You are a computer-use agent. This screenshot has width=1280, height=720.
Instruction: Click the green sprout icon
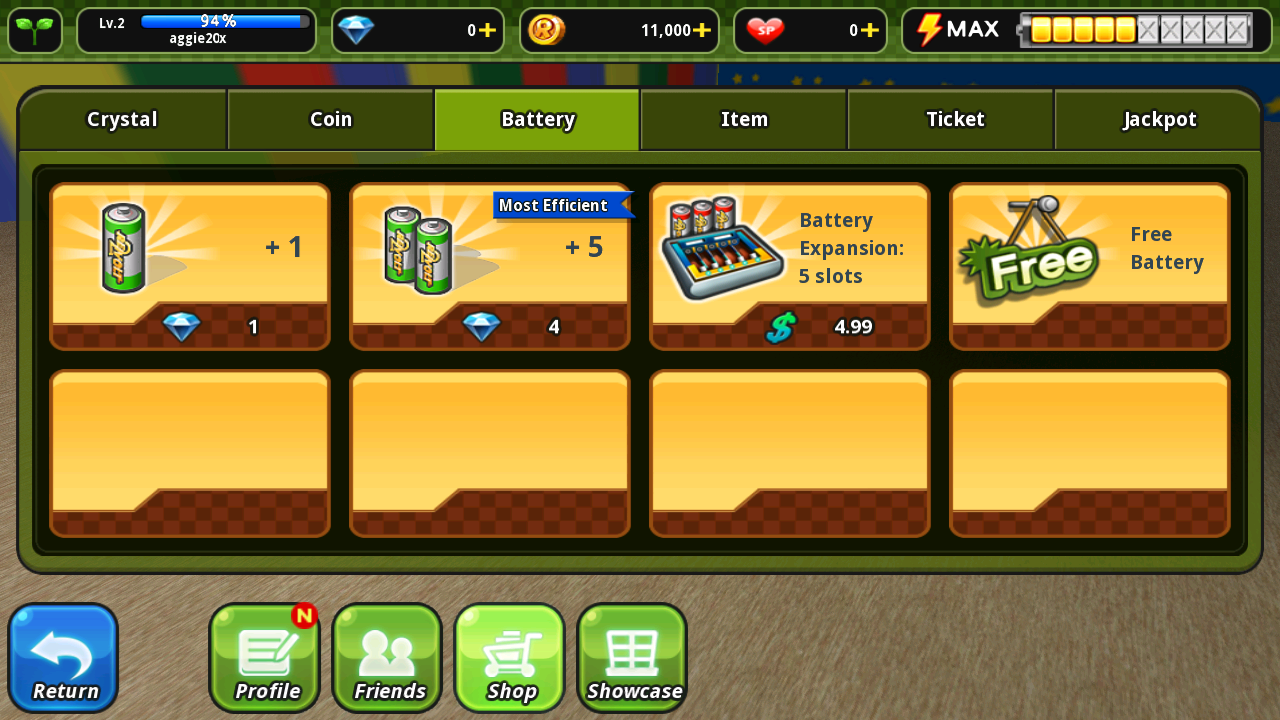35,30
